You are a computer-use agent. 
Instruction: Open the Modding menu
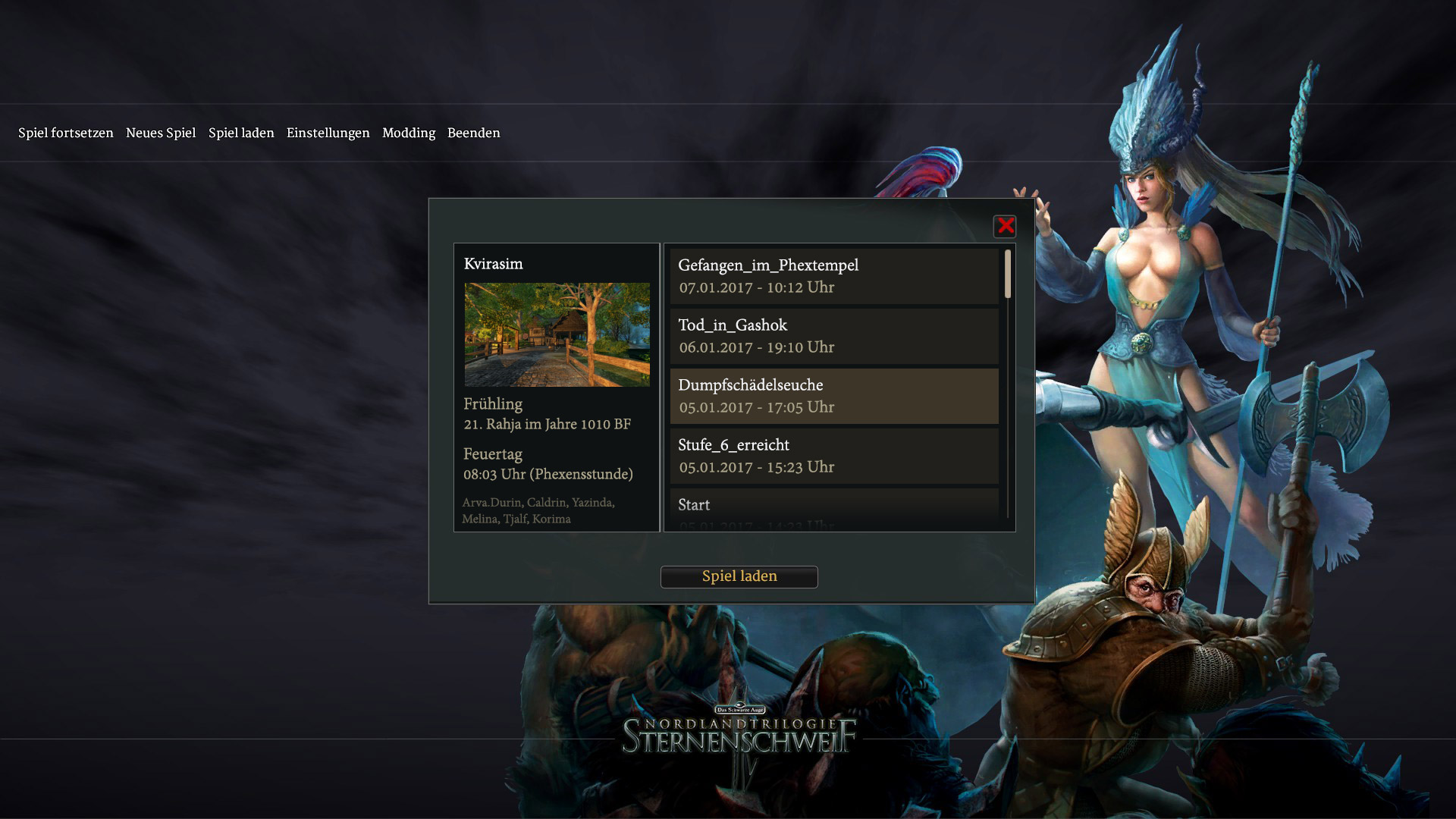pyautogui.click(x=409, y=133)
